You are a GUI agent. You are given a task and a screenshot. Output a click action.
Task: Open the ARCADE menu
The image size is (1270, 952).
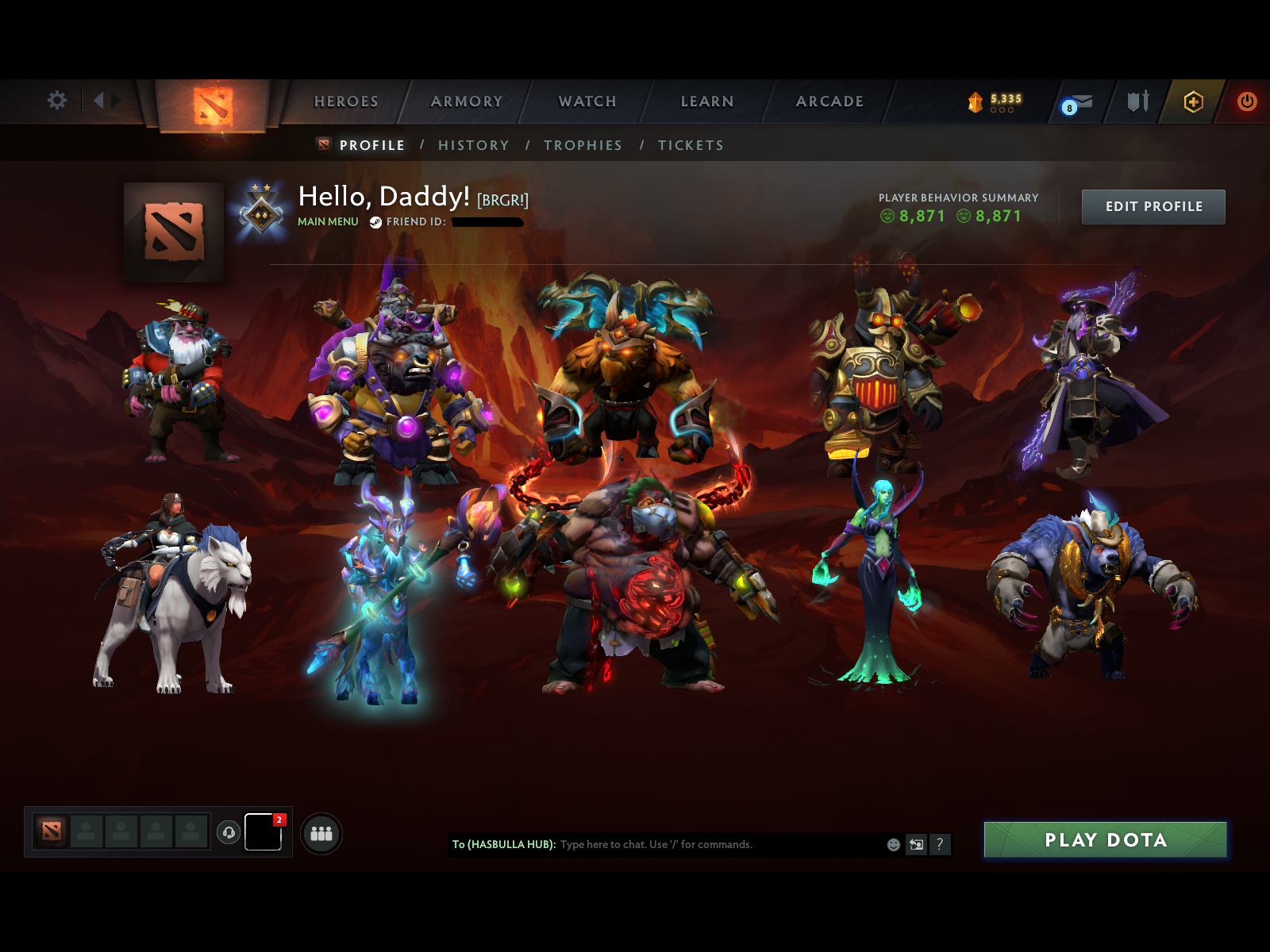click(829, 102)
